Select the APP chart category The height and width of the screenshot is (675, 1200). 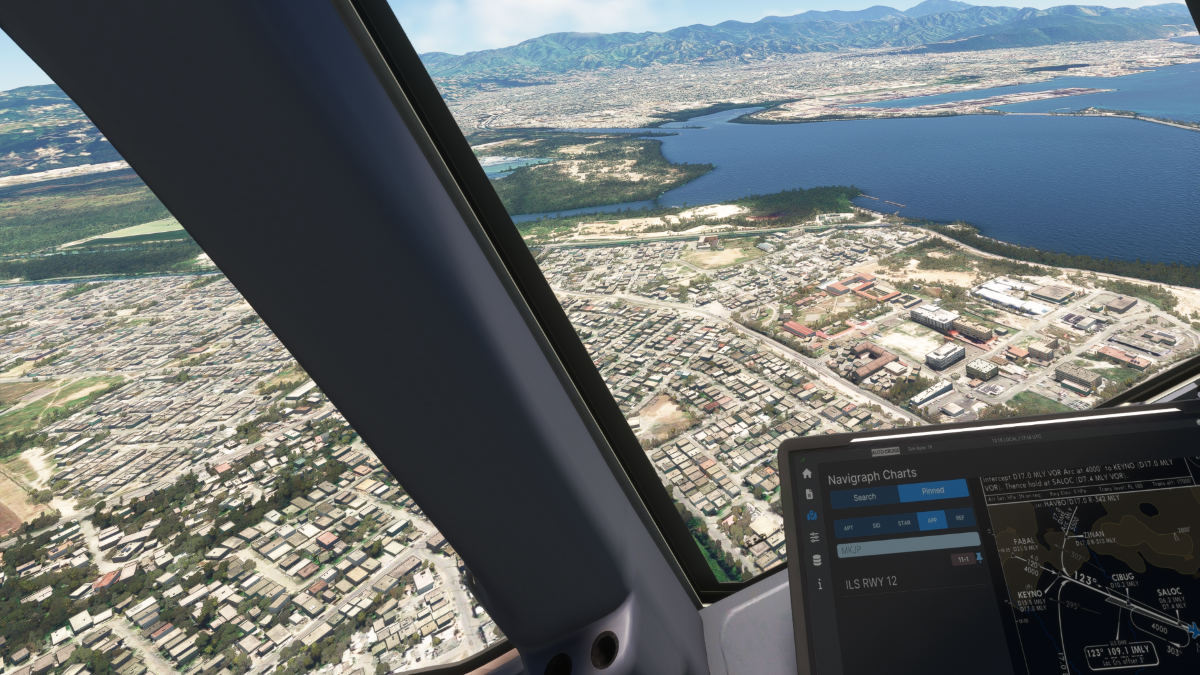pyautogui.click(x=932, y=520)
